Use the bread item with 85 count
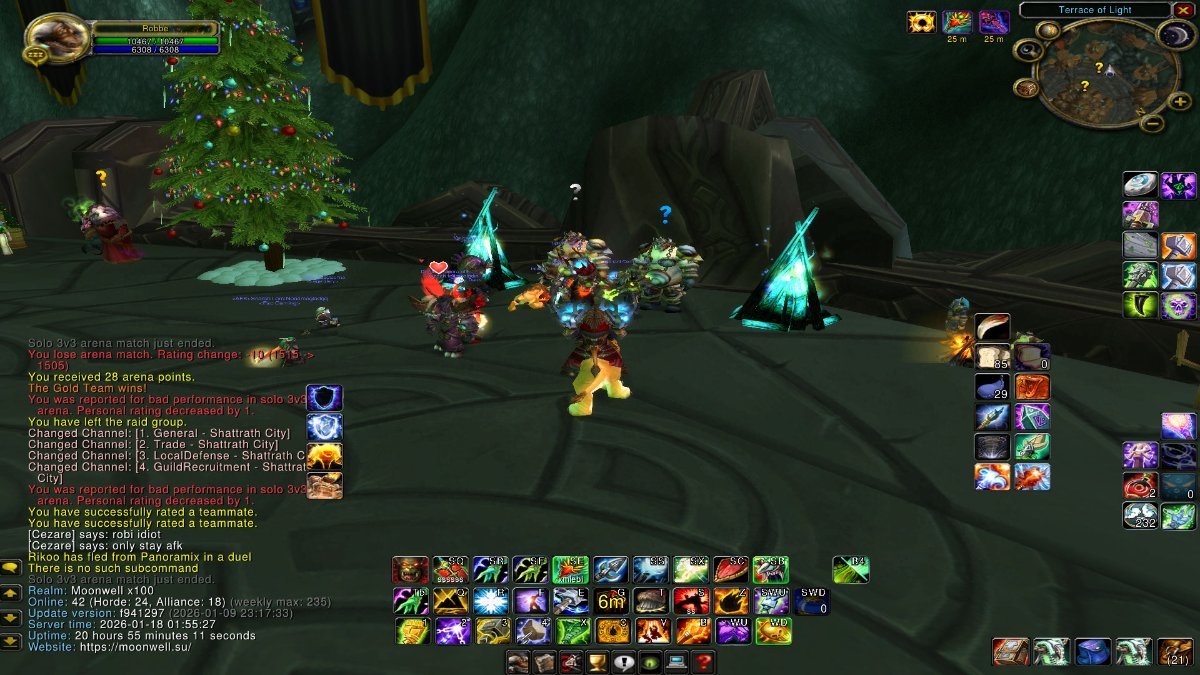Screen dimensions: 1200x675 click(x=993, y=357)
